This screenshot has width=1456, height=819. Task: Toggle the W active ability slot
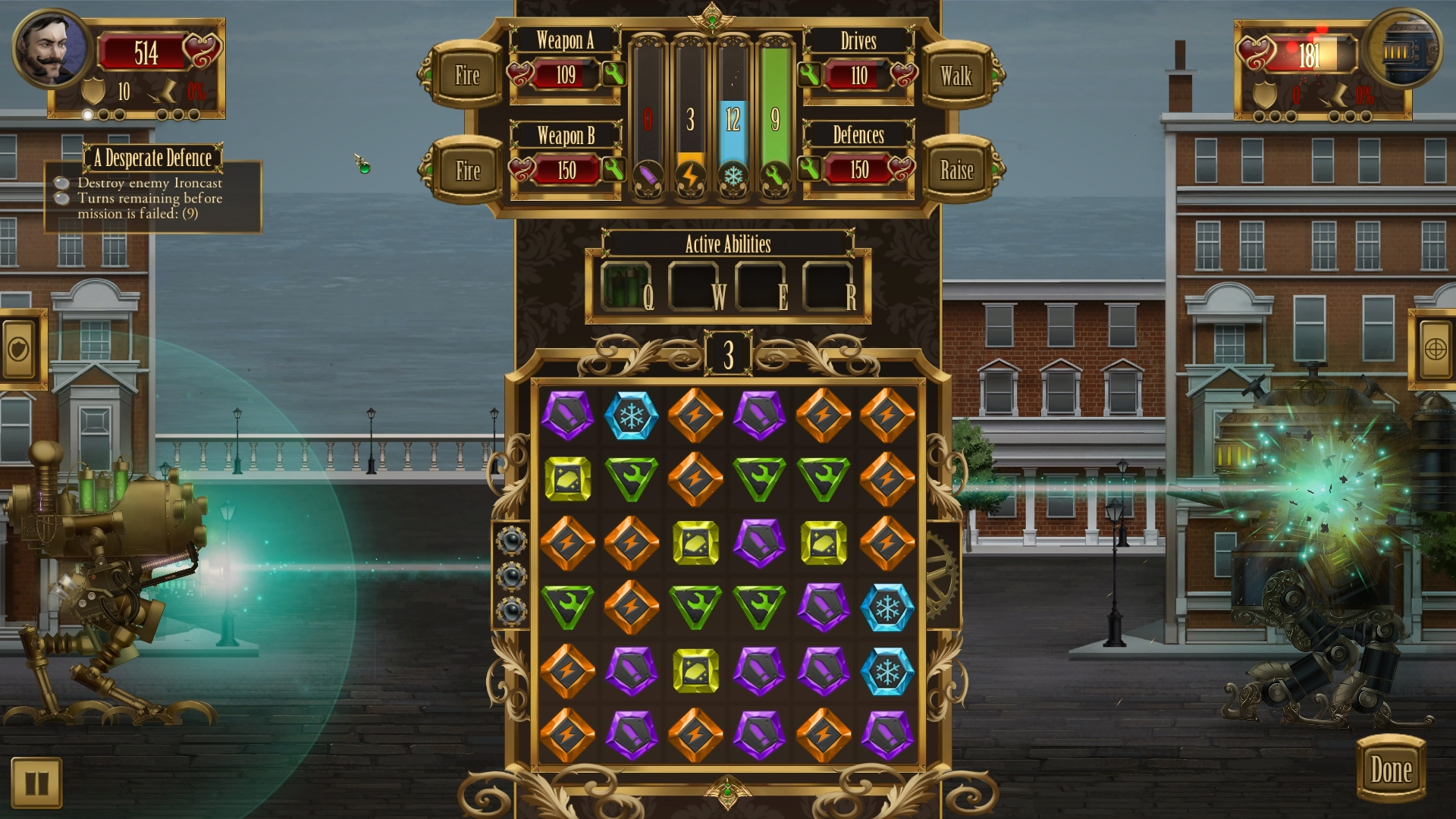click(x=692, y=286)
